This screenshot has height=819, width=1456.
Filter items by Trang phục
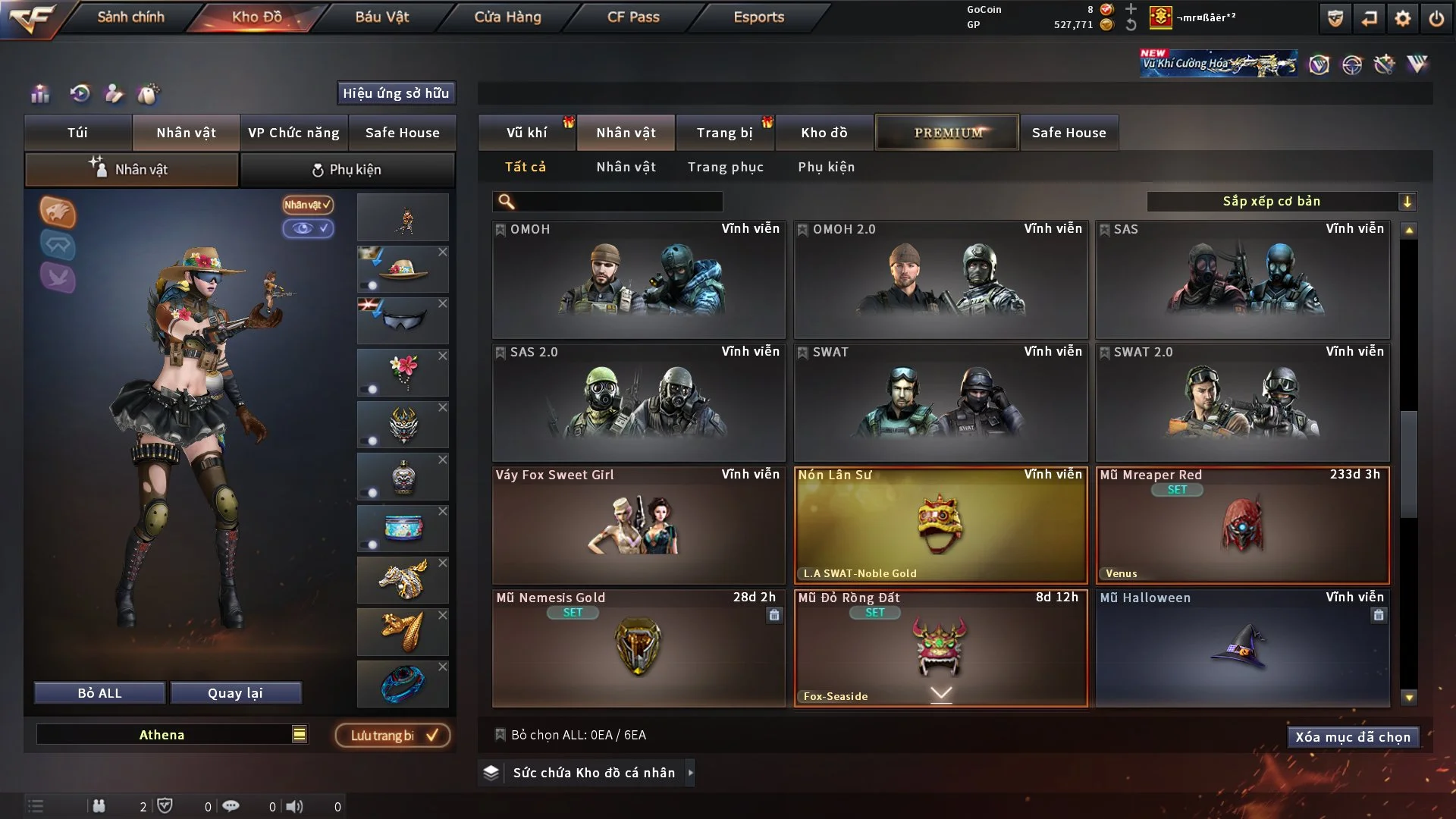point(725,167)
